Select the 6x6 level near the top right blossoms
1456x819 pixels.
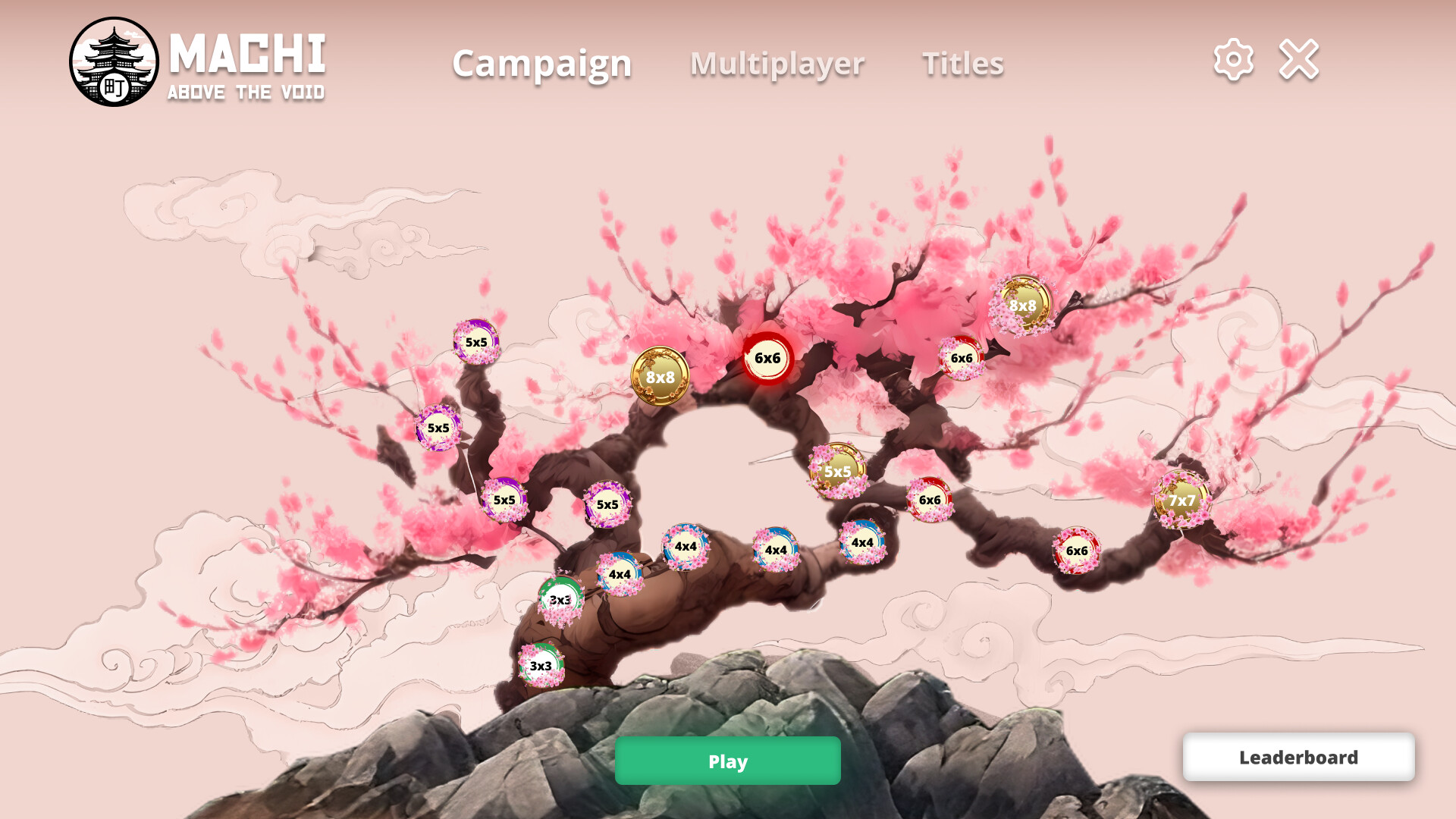tap(962, 357)
